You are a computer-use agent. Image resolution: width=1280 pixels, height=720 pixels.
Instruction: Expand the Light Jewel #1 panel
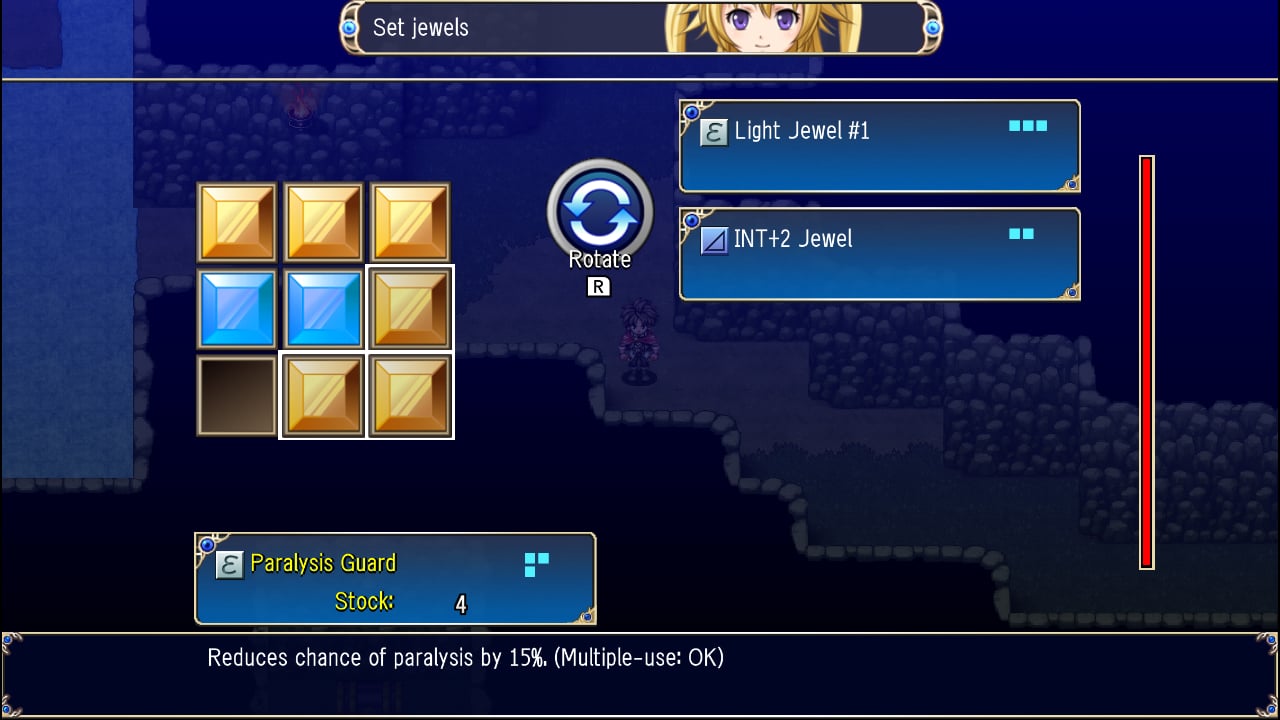[878, 146]
